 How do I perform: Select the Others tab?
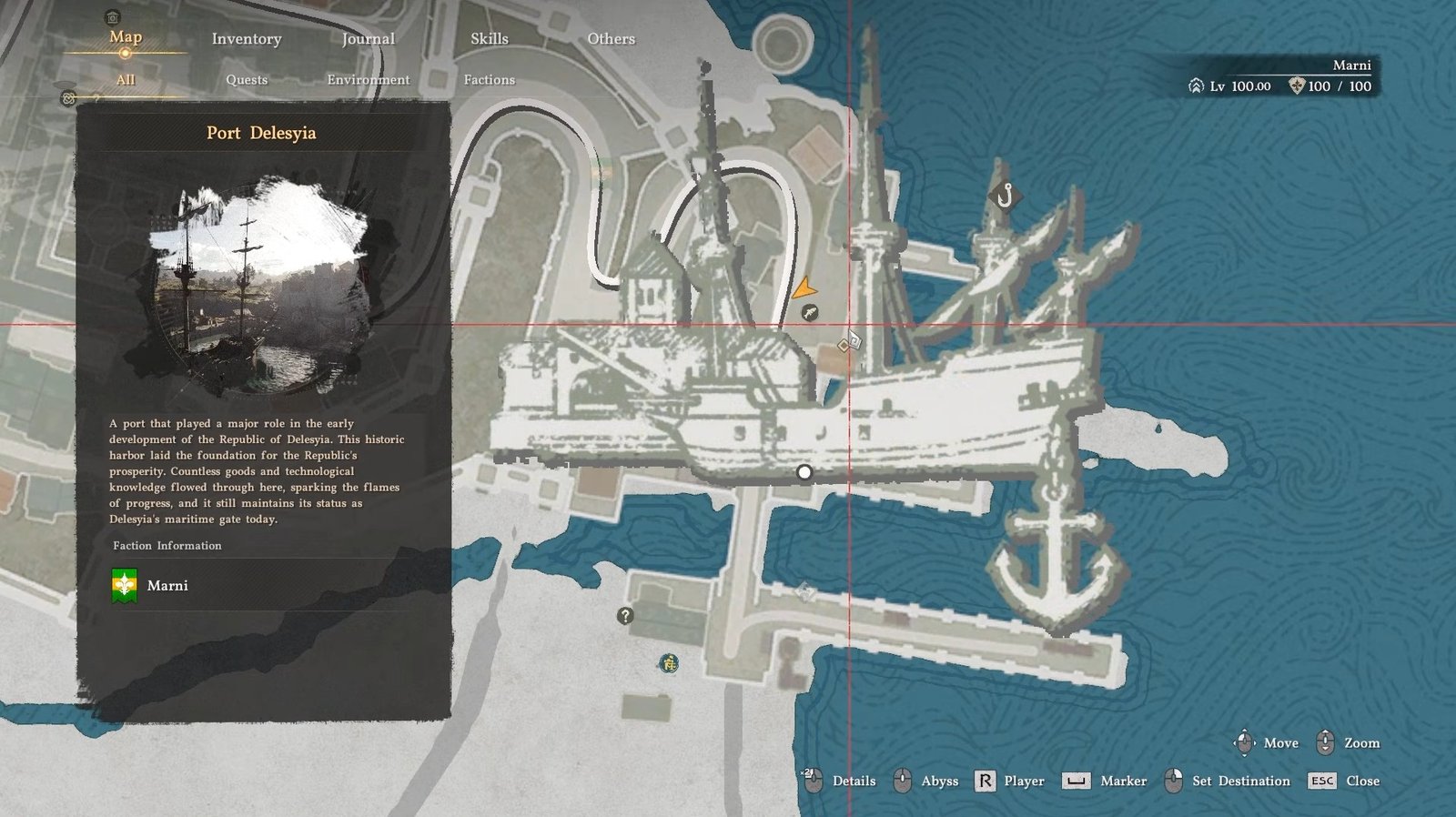point(611,39)
